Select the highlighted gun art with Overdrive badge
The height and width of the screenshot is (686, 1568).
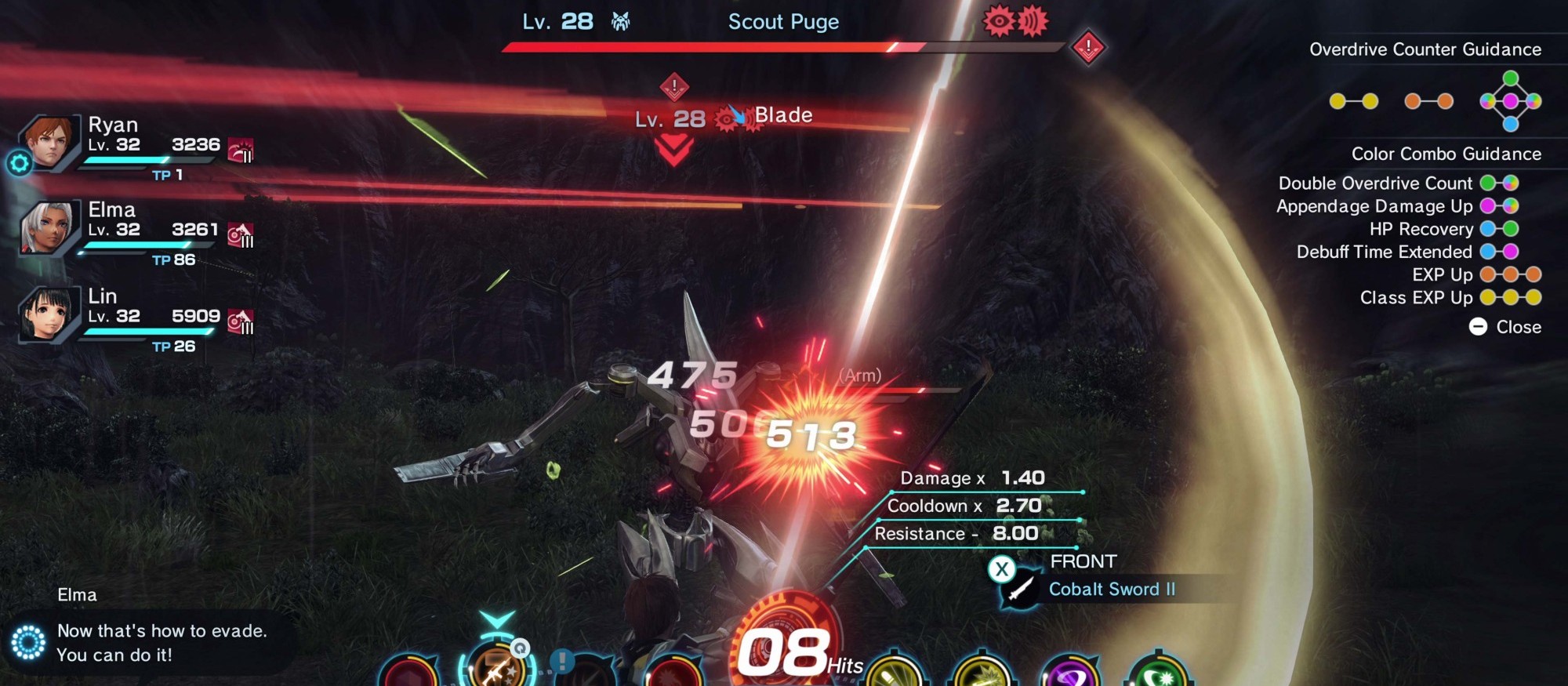pyautogui.click(x=495, y=668)
